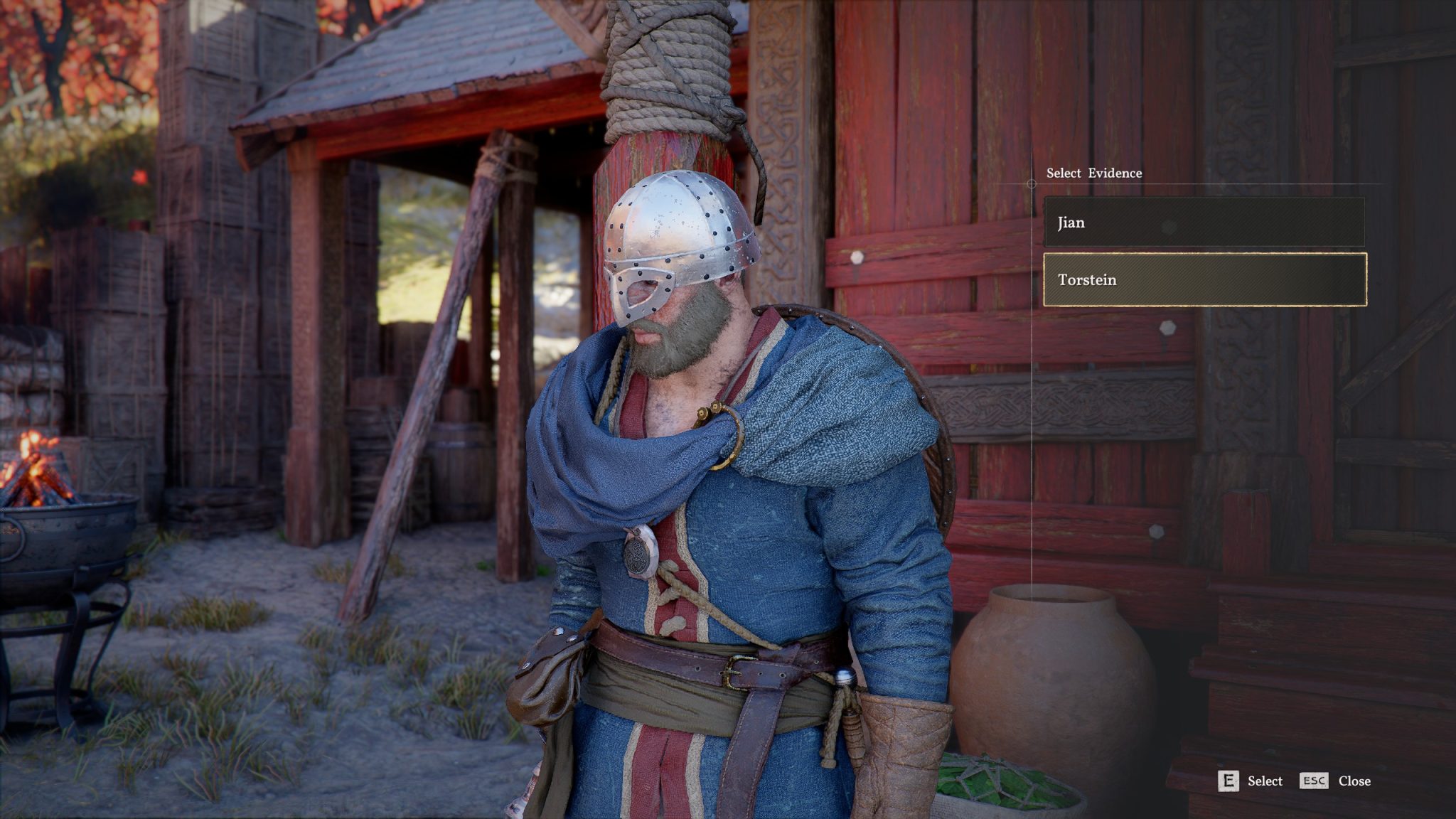Select the Jian evidence option

(1204, 223)
